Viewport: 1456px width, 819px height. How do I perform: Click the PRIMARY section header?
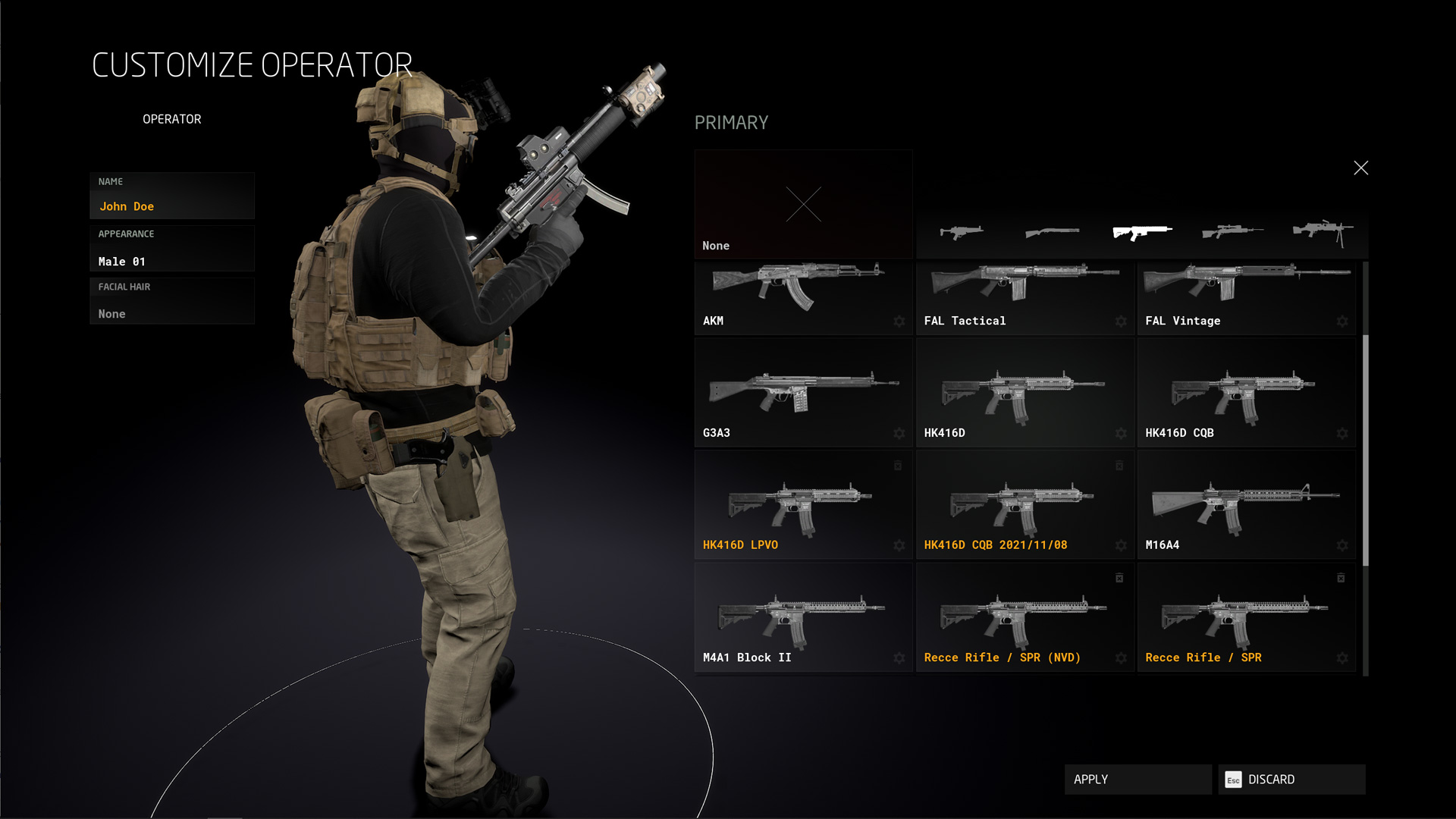732,122
